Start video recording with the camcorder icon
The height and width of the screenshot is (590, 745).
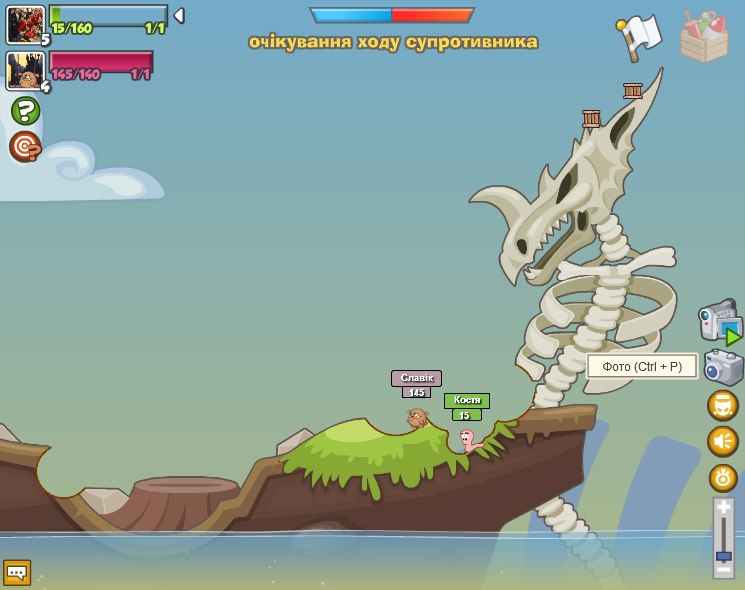tap(719, 322)
